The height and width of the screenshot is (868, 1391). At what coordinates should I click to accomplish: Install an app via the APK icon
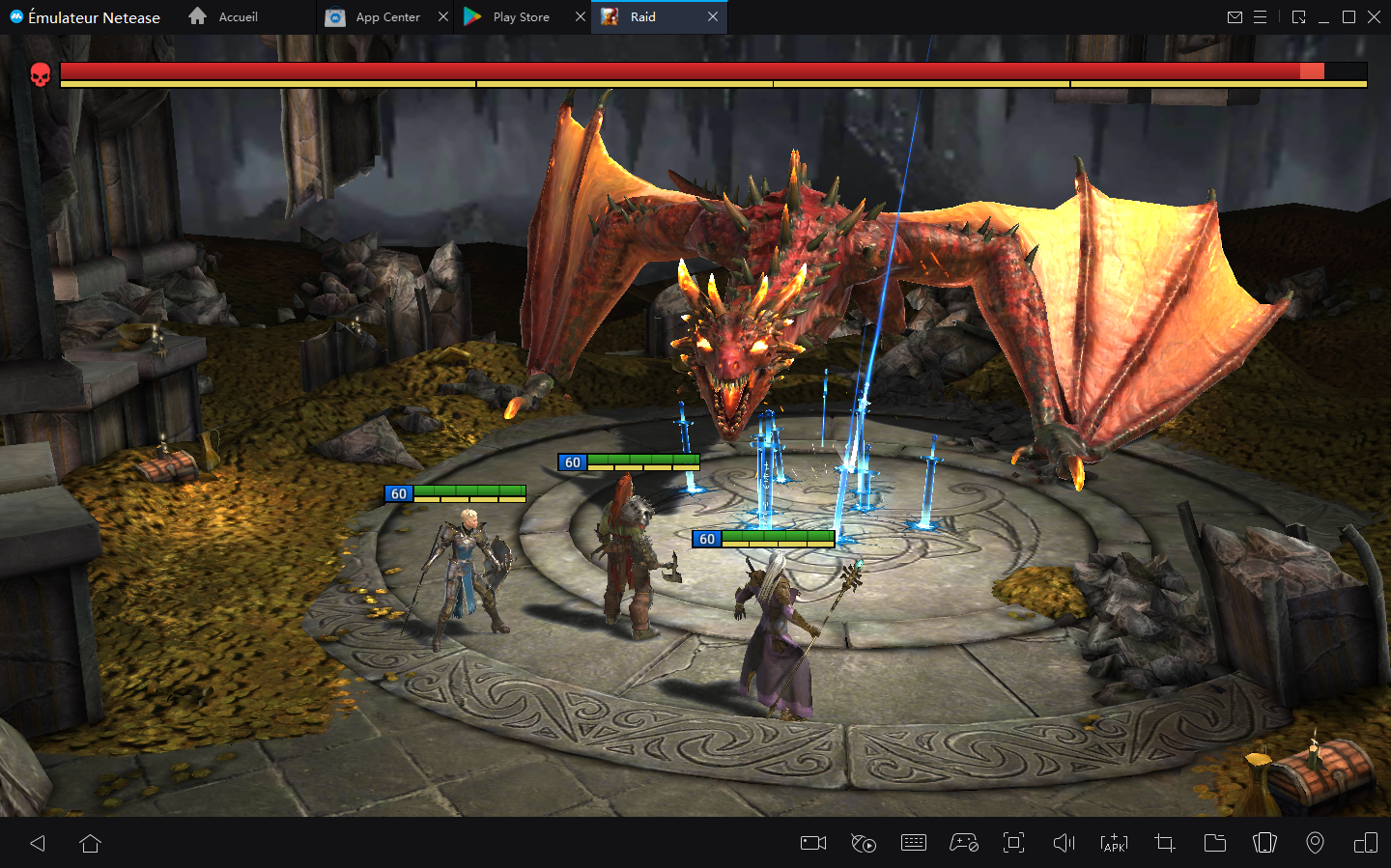pos(1114,843)
